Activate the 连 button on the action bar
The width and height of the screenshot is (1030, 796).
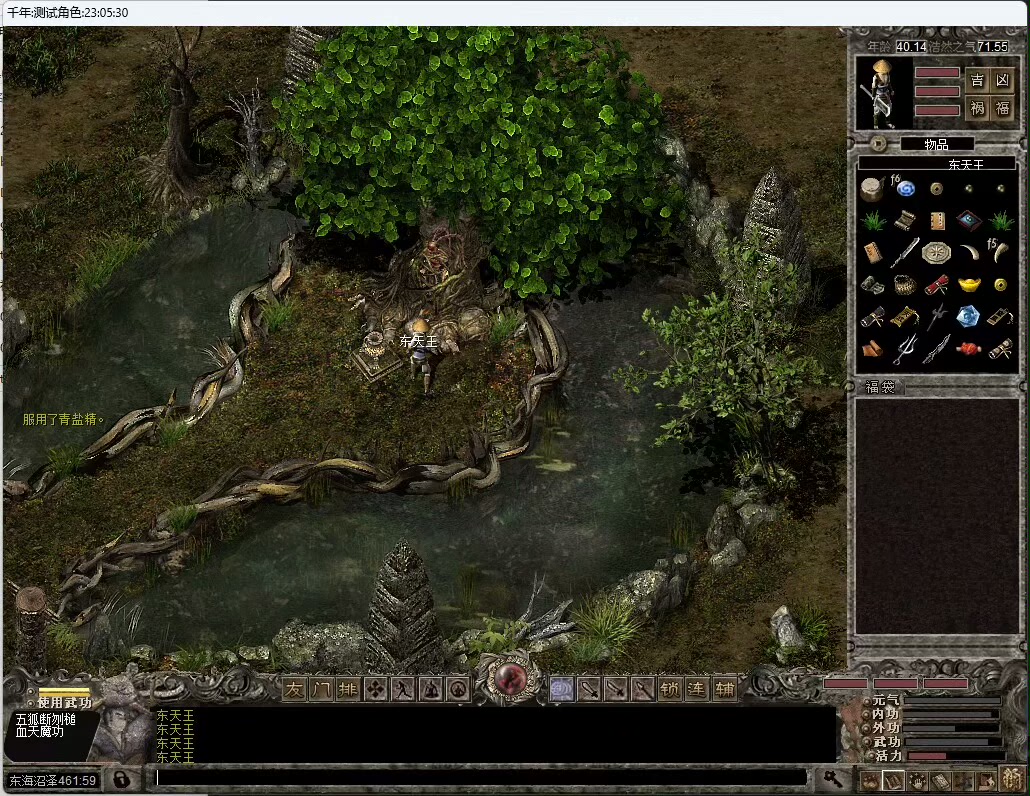[x=697, y=689]
